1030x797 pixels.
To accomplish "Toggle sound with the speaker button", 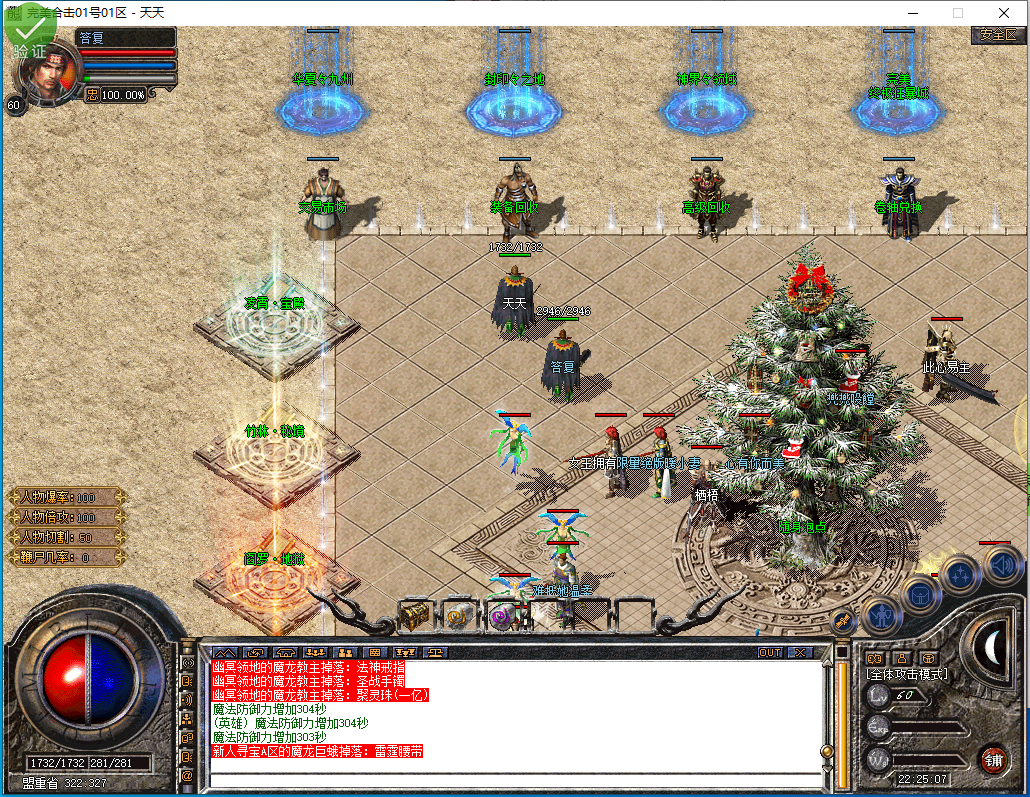I will [1000, 563].
